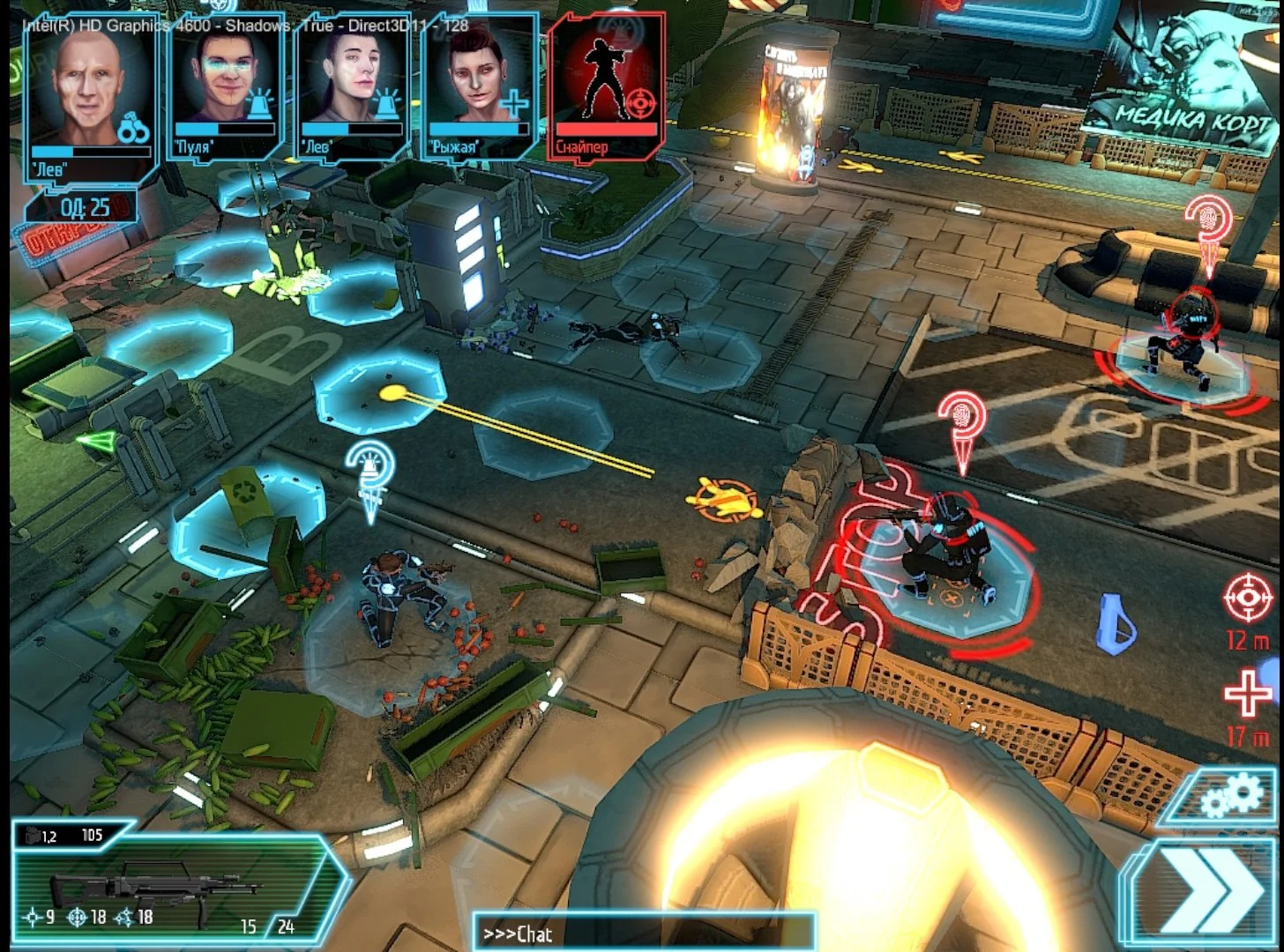Click the red medical cross 17 m indicator
This screenshot has height=952, width=1284.
coord(1248,693)
